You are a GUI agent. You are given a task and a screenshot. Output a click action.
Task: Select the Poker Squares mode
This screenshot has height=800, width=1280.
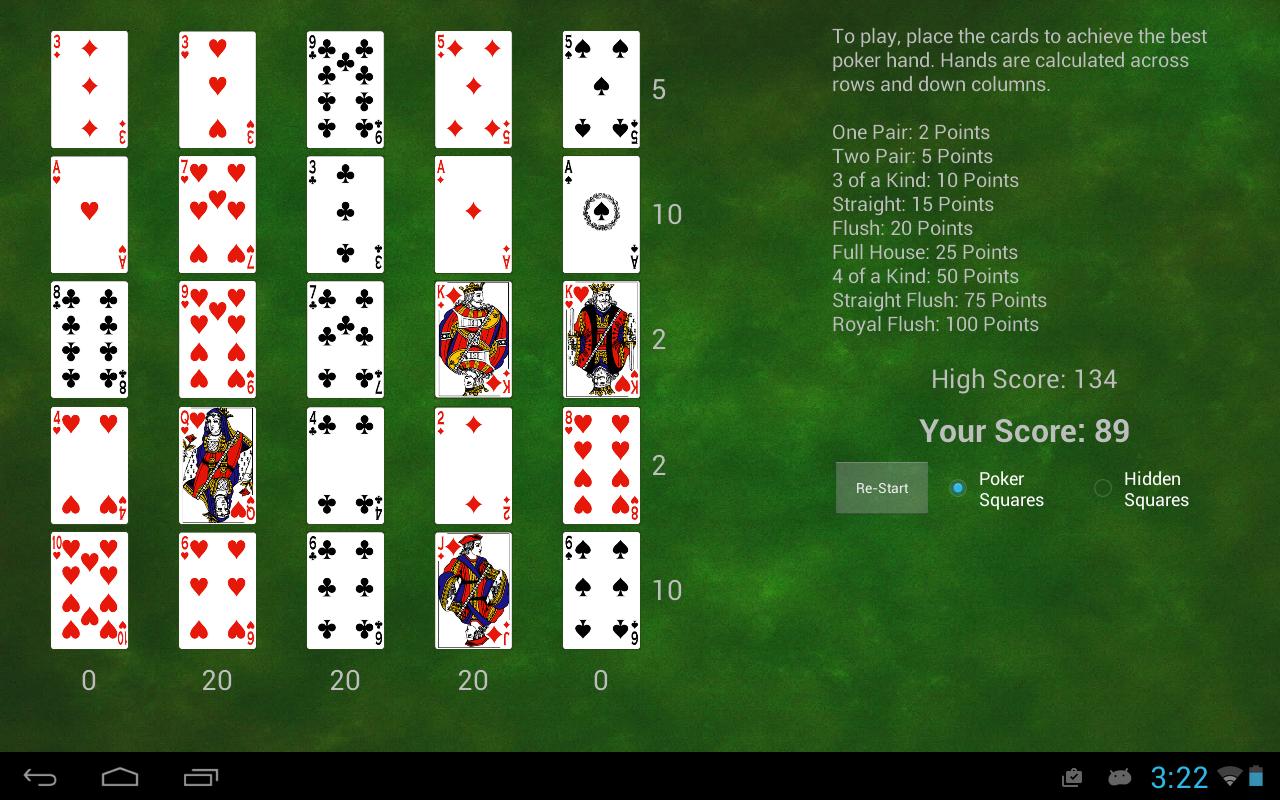[x=957, y=489]
